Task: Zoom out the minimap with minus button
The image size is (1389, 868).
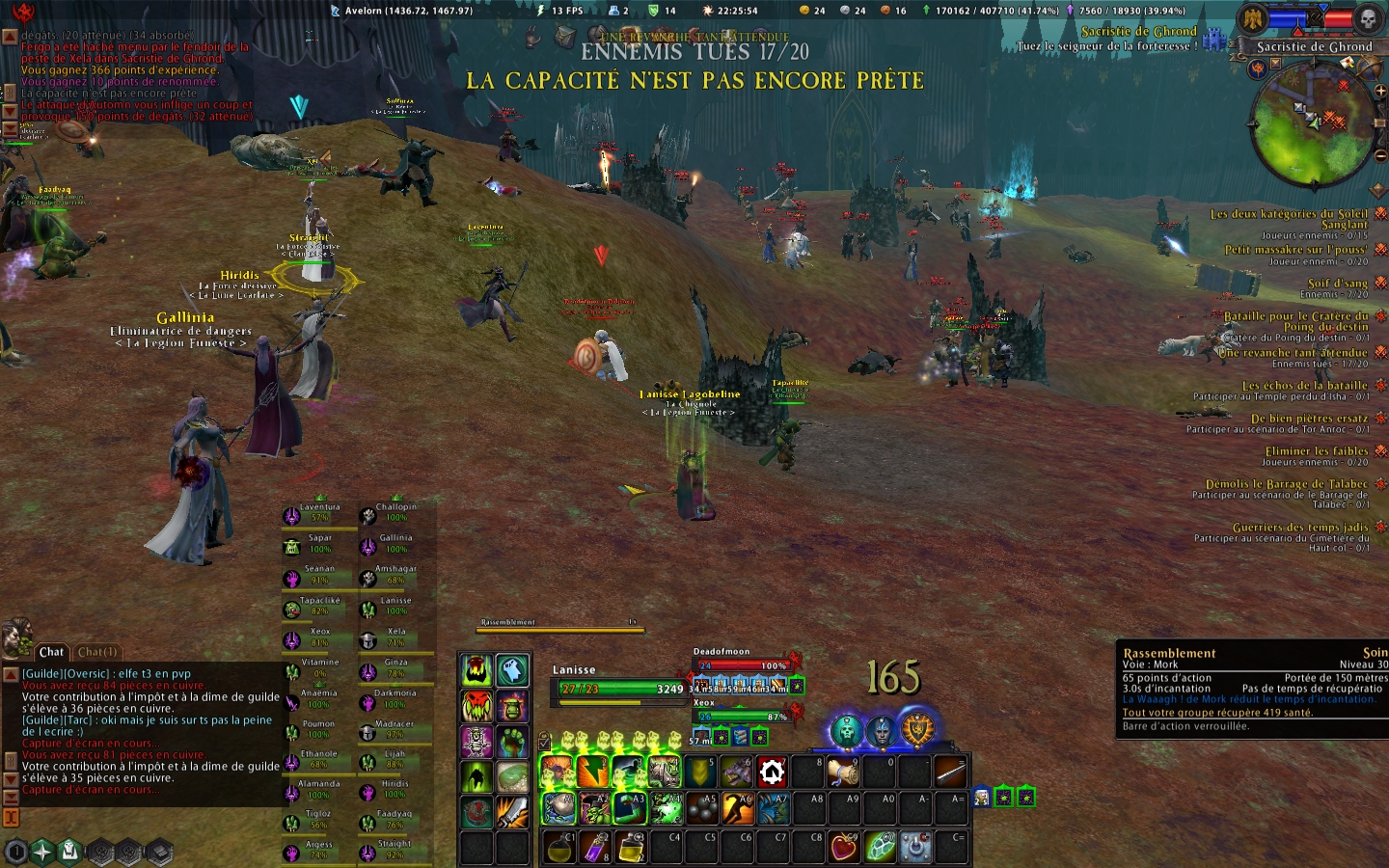Action: (1380, 155)
